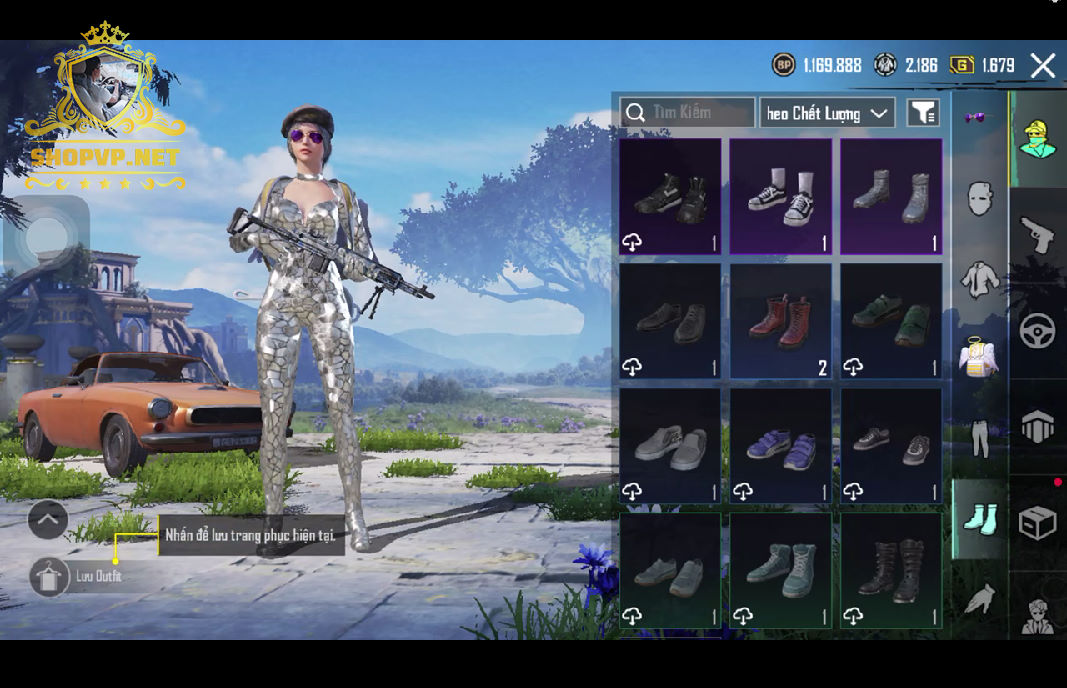Collapse the panel with the up arrow button
1067x688 pixels.
coord(48,520)
